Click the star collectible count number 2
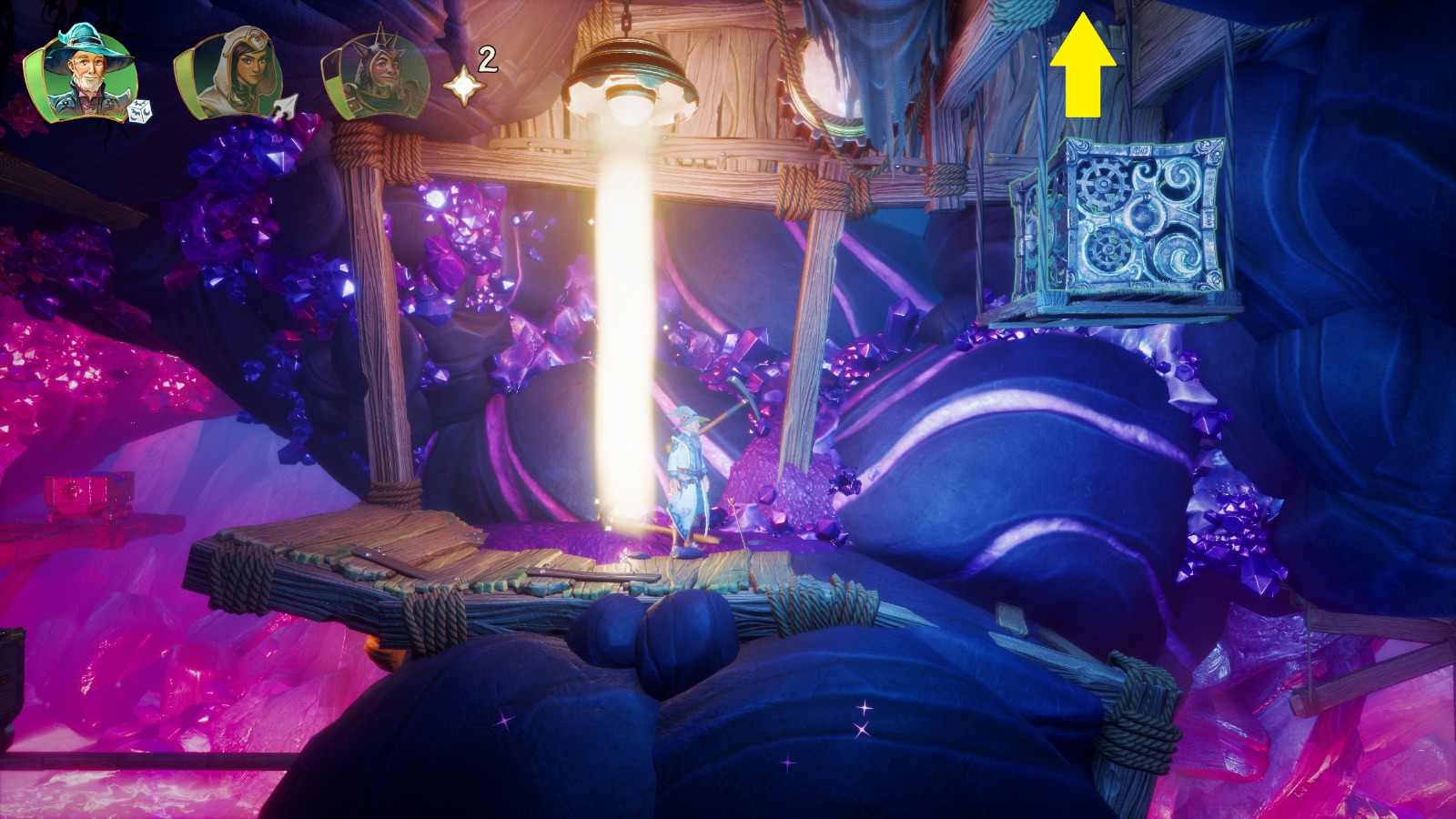 click(486, 59)
